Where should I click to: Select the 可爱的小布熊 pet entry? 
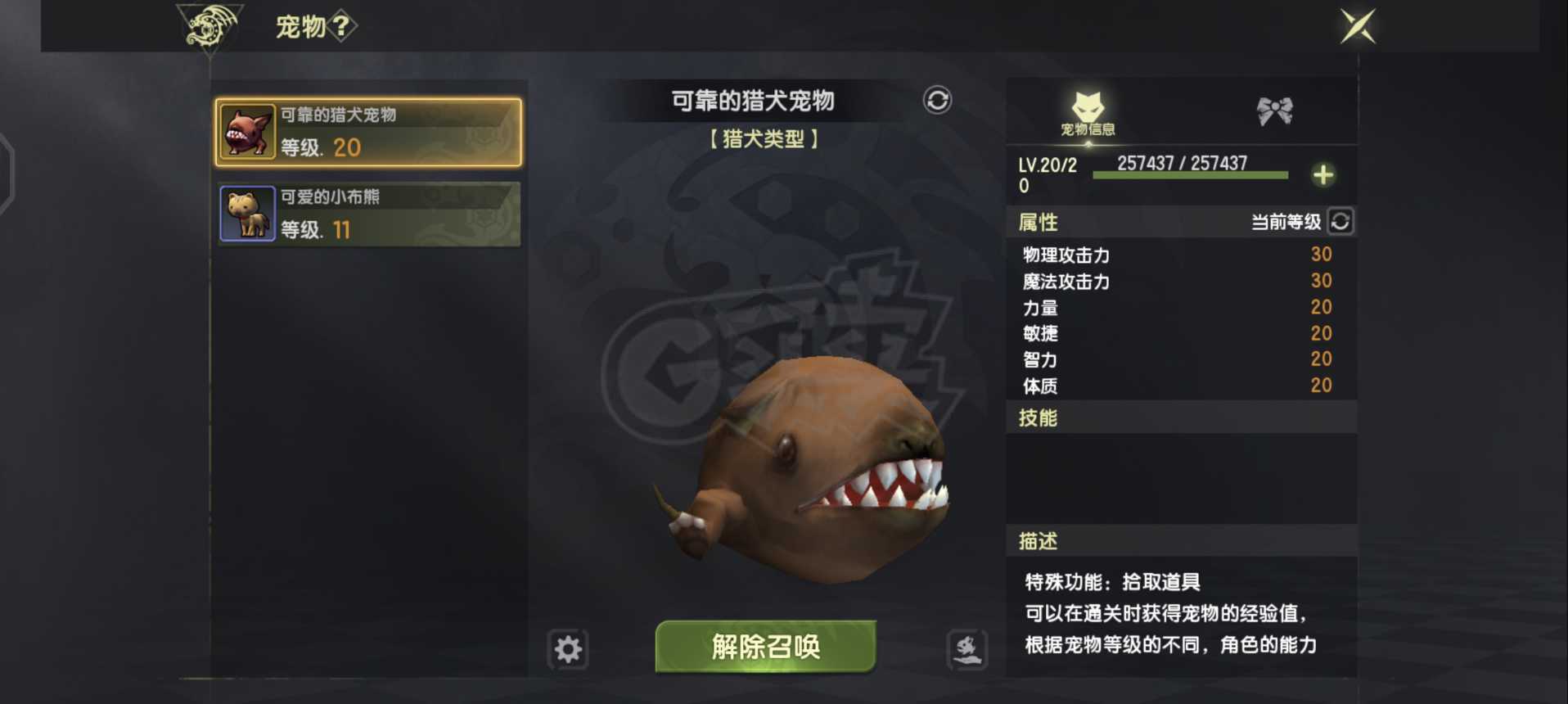(368, 213)
